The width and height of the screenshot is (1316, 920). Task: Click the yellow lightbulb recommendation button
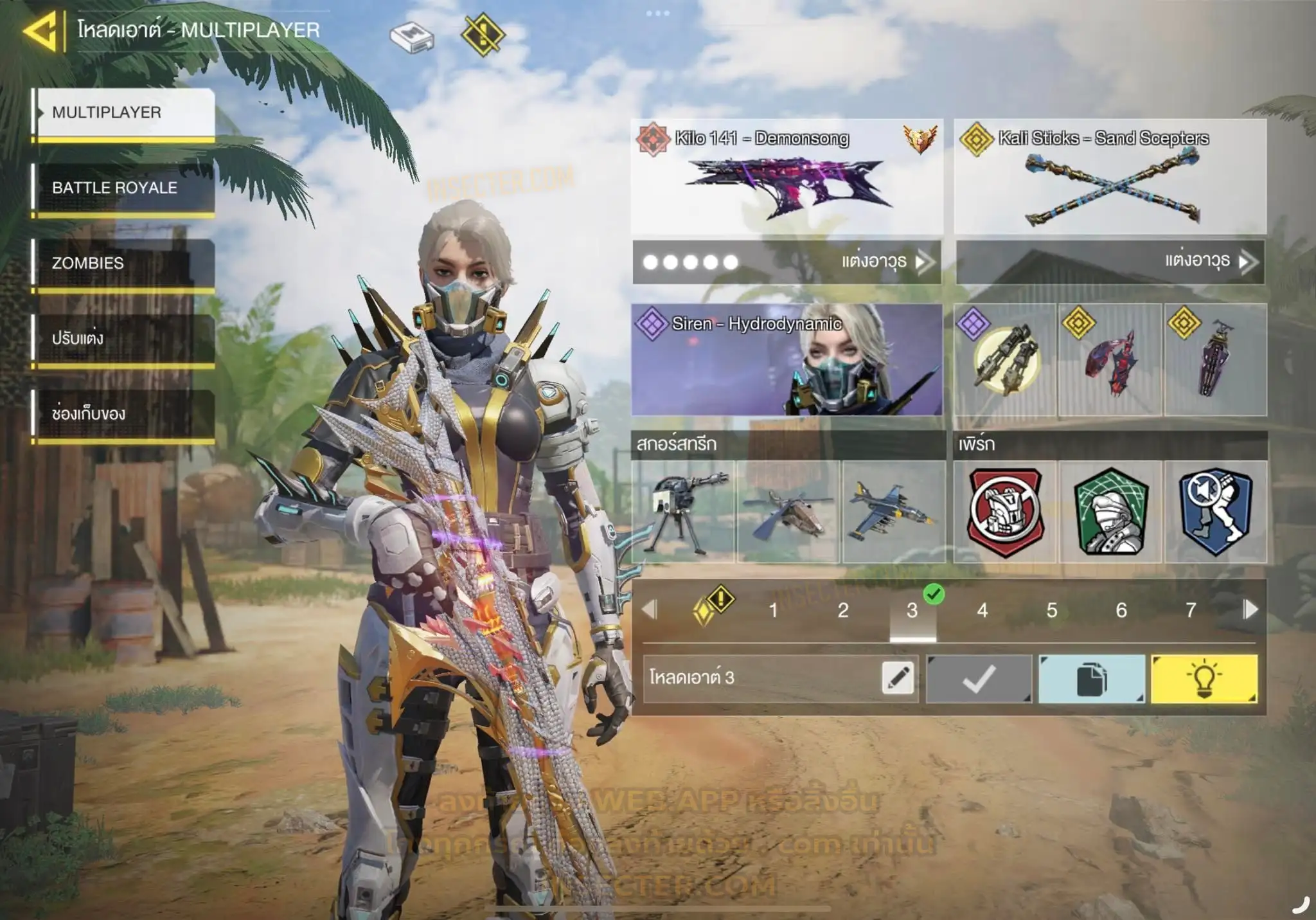click(x=1204, y=679)
